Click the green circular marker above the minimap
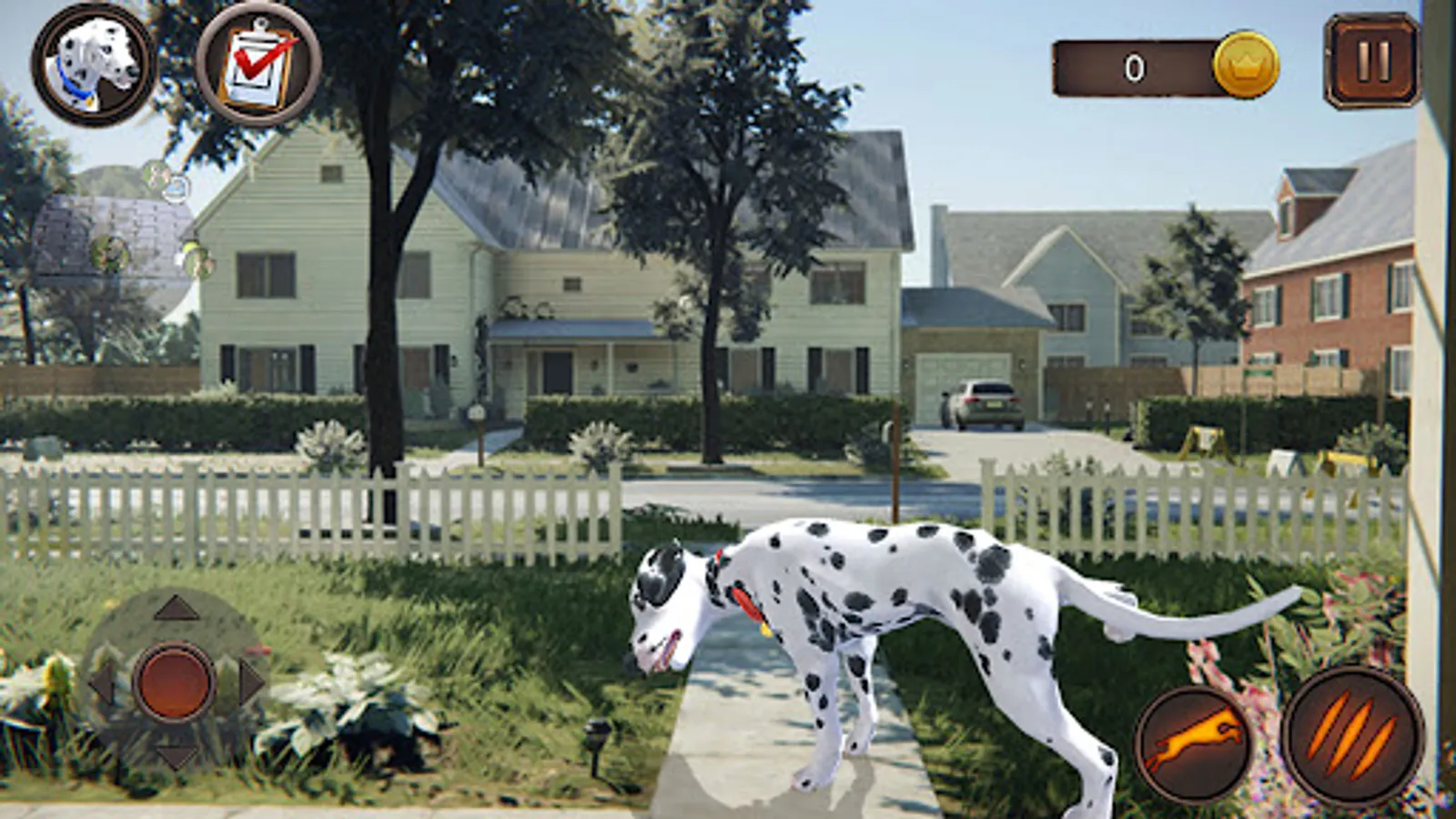 point(157,173)
